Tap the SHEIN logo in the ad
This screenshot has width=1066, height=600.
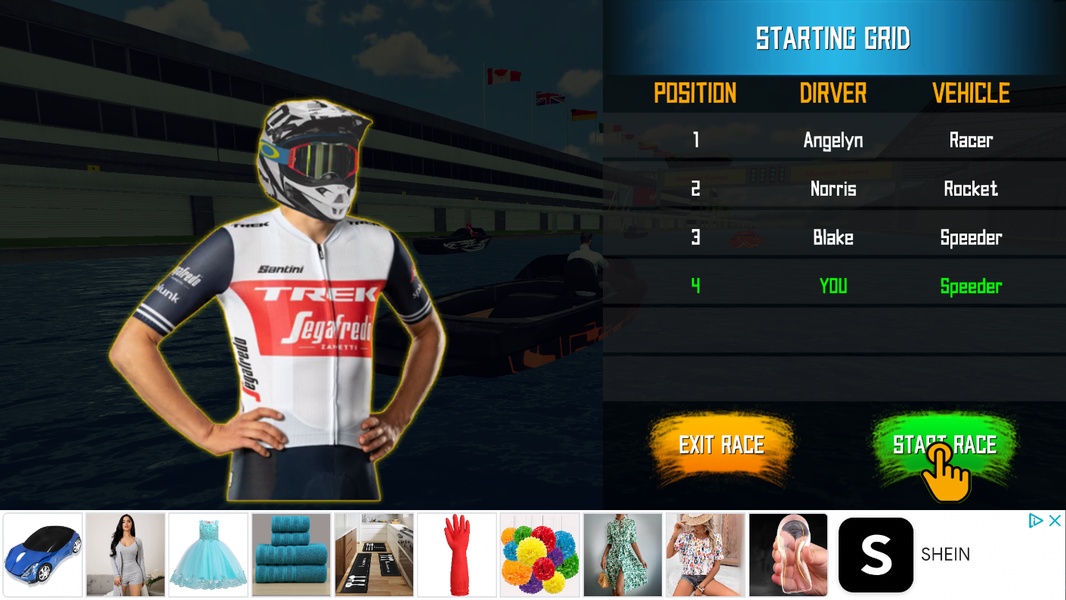pyautogui.click(x=875, y=555)
